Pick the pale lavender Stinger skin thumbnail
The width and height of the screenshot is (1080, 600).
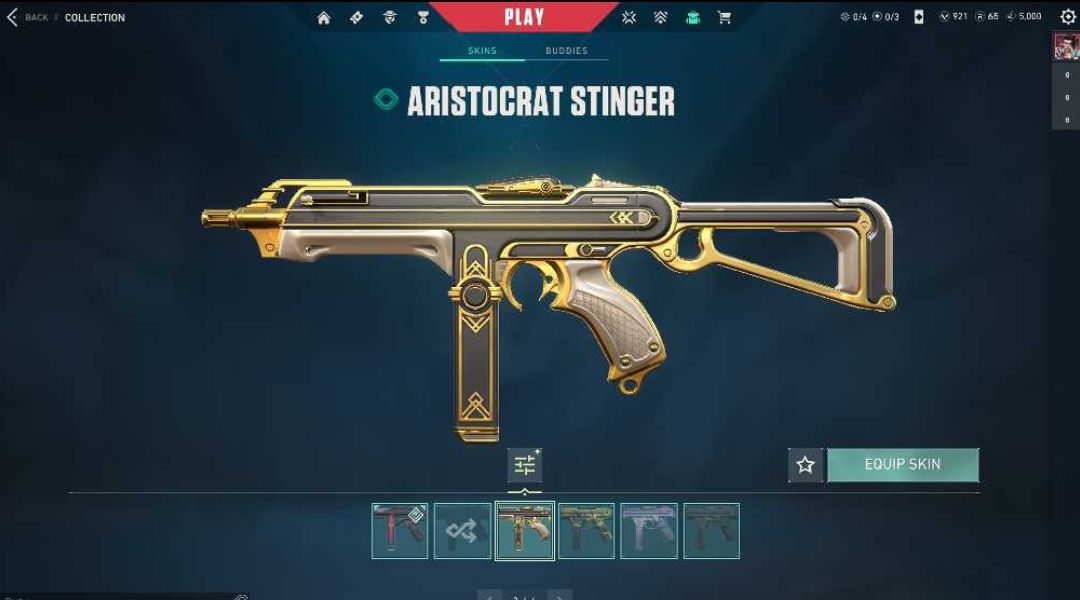649,531
